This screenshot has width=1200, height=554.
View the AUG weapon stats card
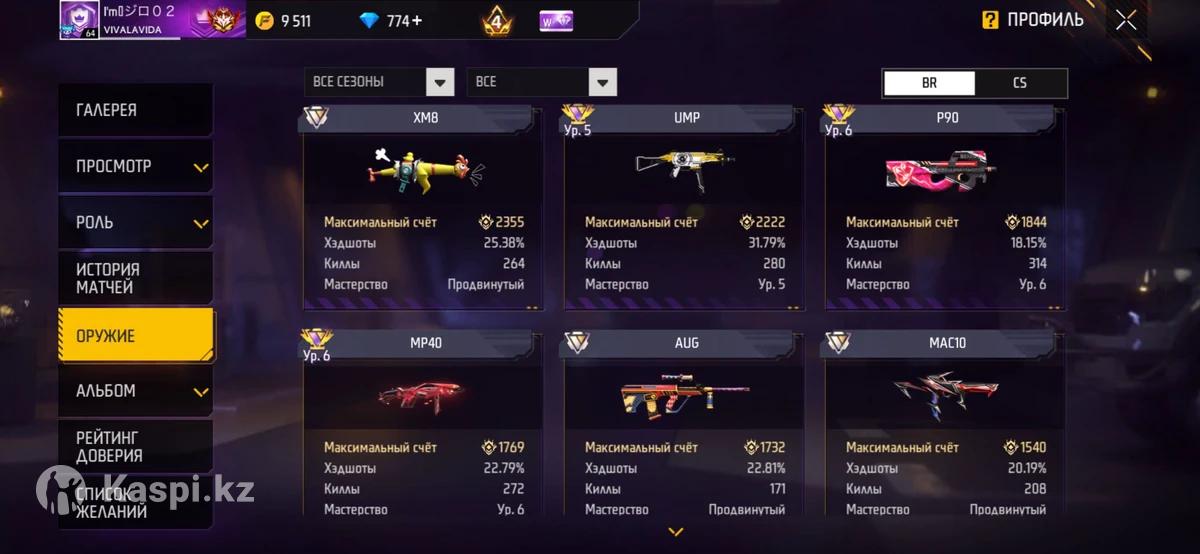pos(684,425)
